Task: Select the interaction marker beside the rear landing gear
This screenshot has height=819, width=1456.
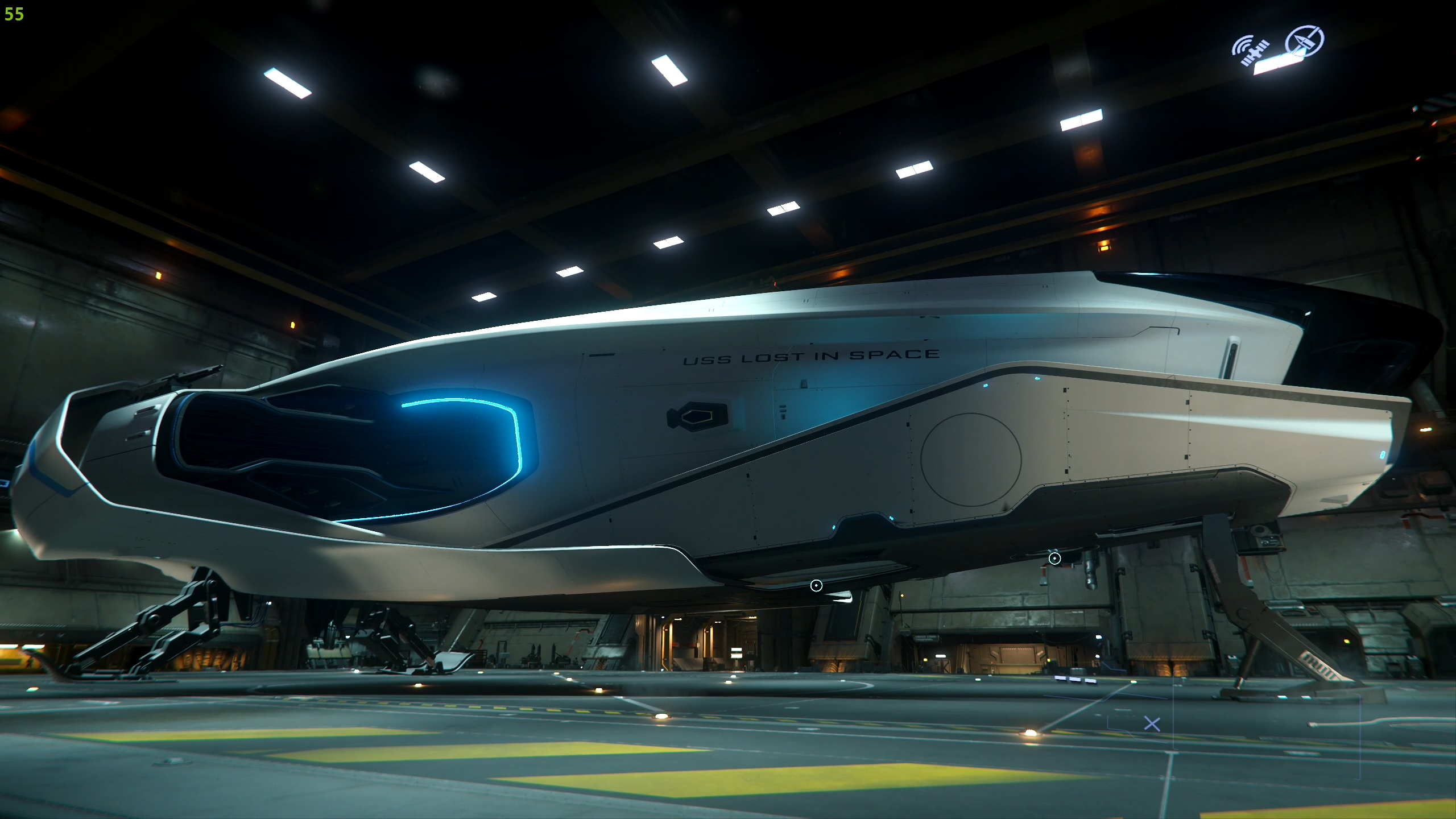Action: [1054, 559]
